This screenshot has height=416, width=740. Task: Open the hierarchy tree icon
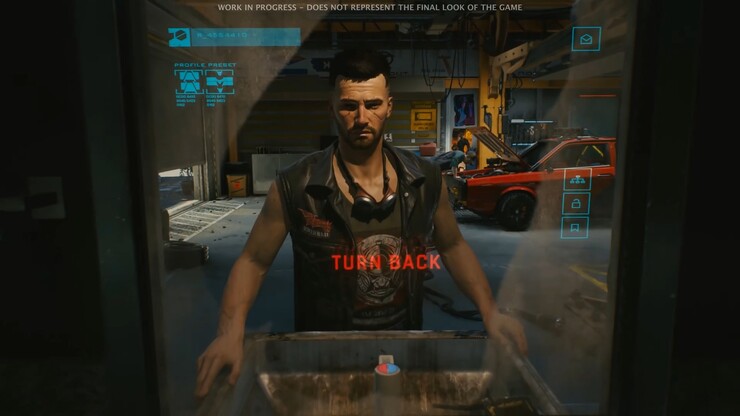tap(577, 180)
